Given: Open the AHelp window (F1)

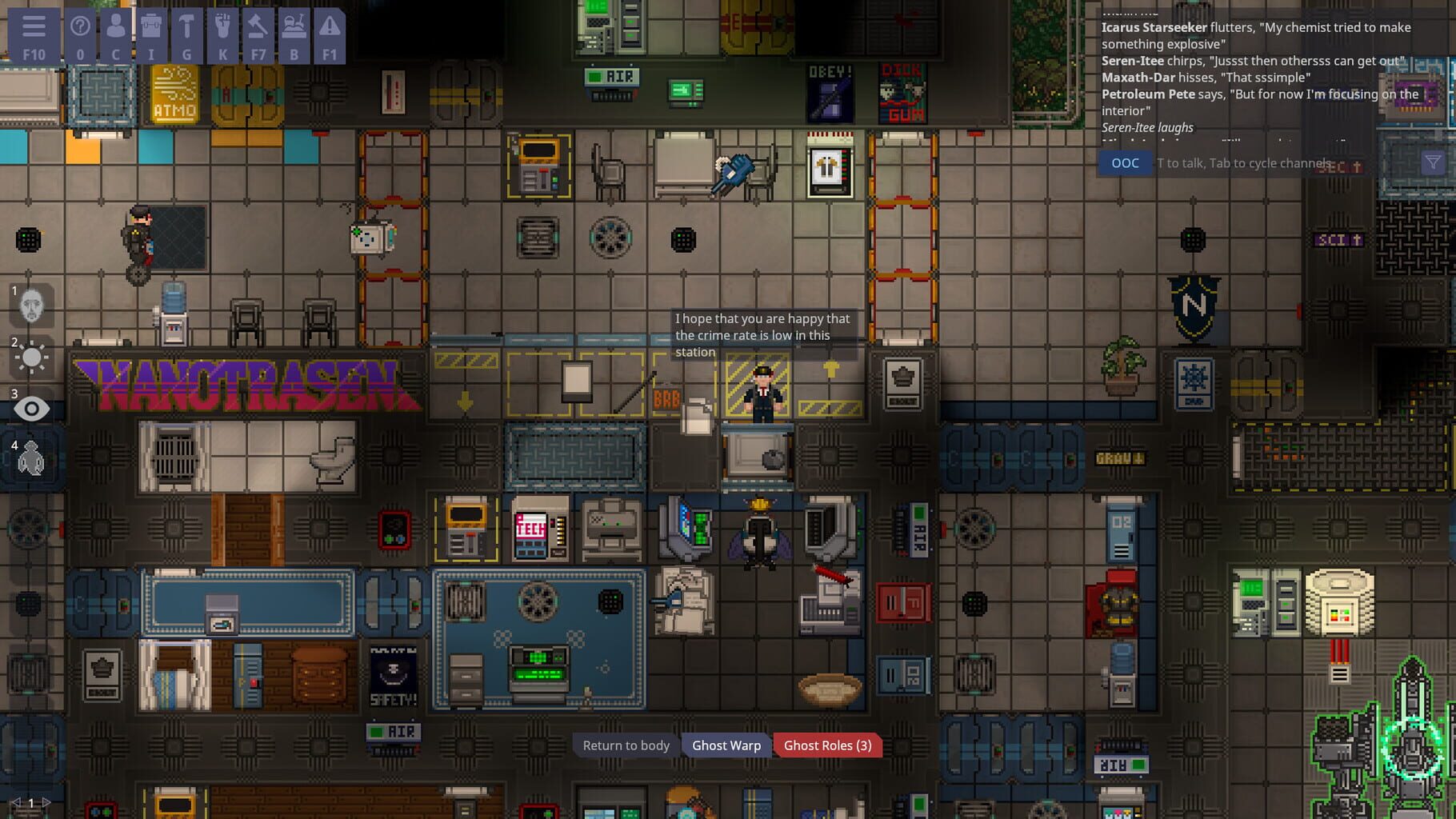Looking at the screenshot, I should (330, 35).
